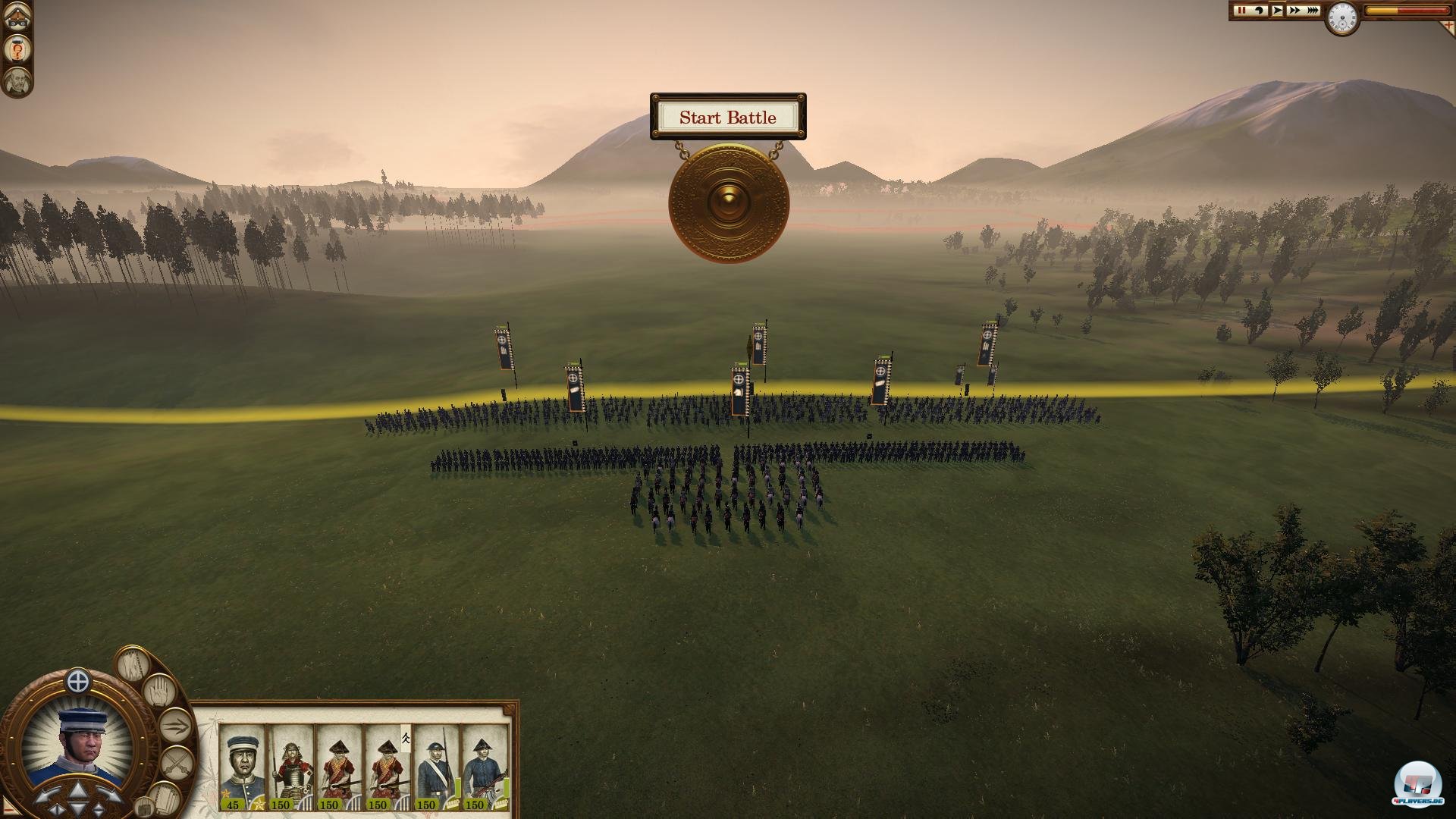
Task: Select the armored samurai spear unit card
Action: coord(290,767)
